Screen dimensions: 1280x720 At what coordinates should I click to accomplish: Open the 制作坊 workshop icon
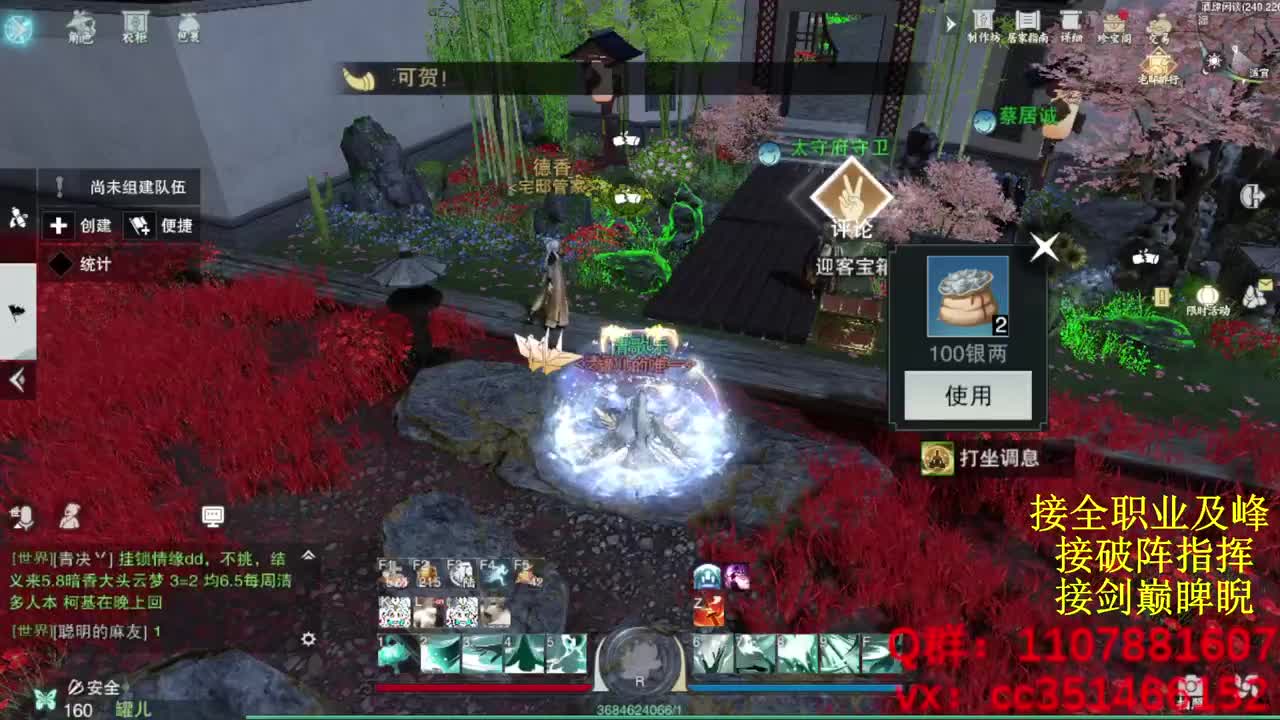(x=983, y=20)
